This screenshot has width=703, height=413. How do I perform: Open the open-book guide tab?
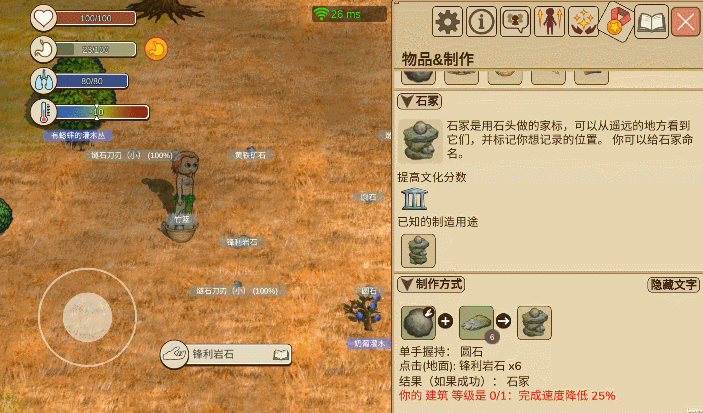click(652, 21)
